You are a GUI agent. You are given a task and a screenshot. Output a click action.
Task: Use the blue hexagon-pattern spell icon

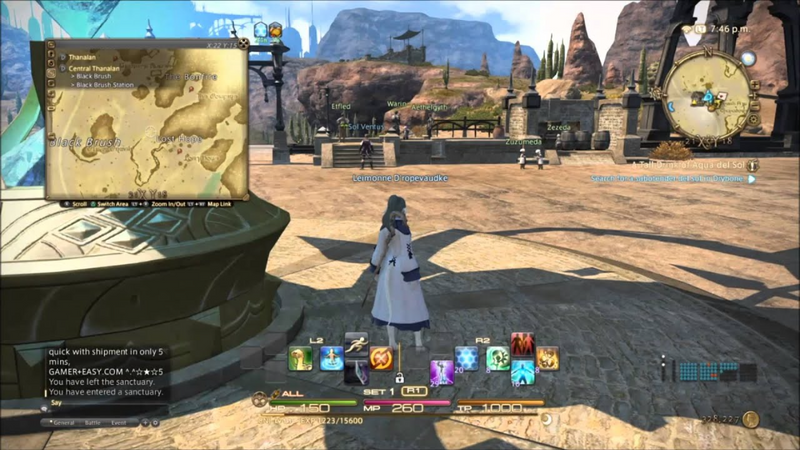pos(467,358)
